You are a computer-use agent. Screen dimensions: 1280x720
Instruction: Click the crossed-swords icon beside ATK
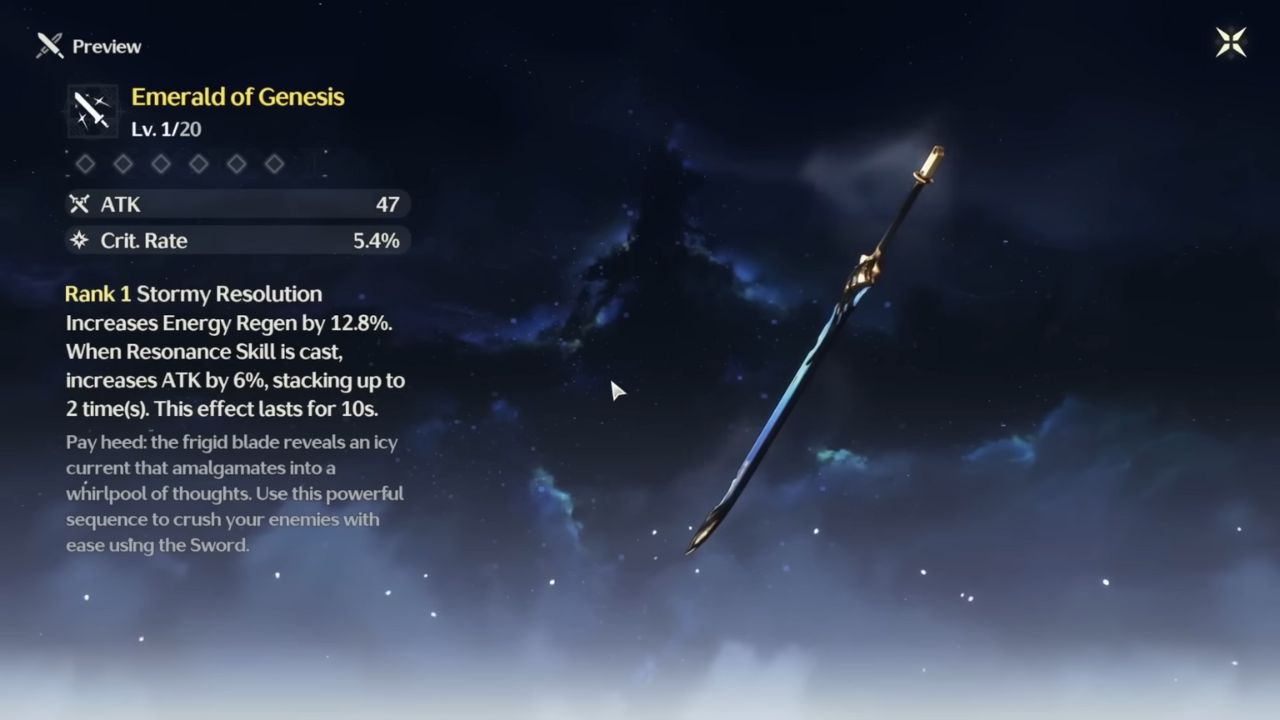click(78, 204)
